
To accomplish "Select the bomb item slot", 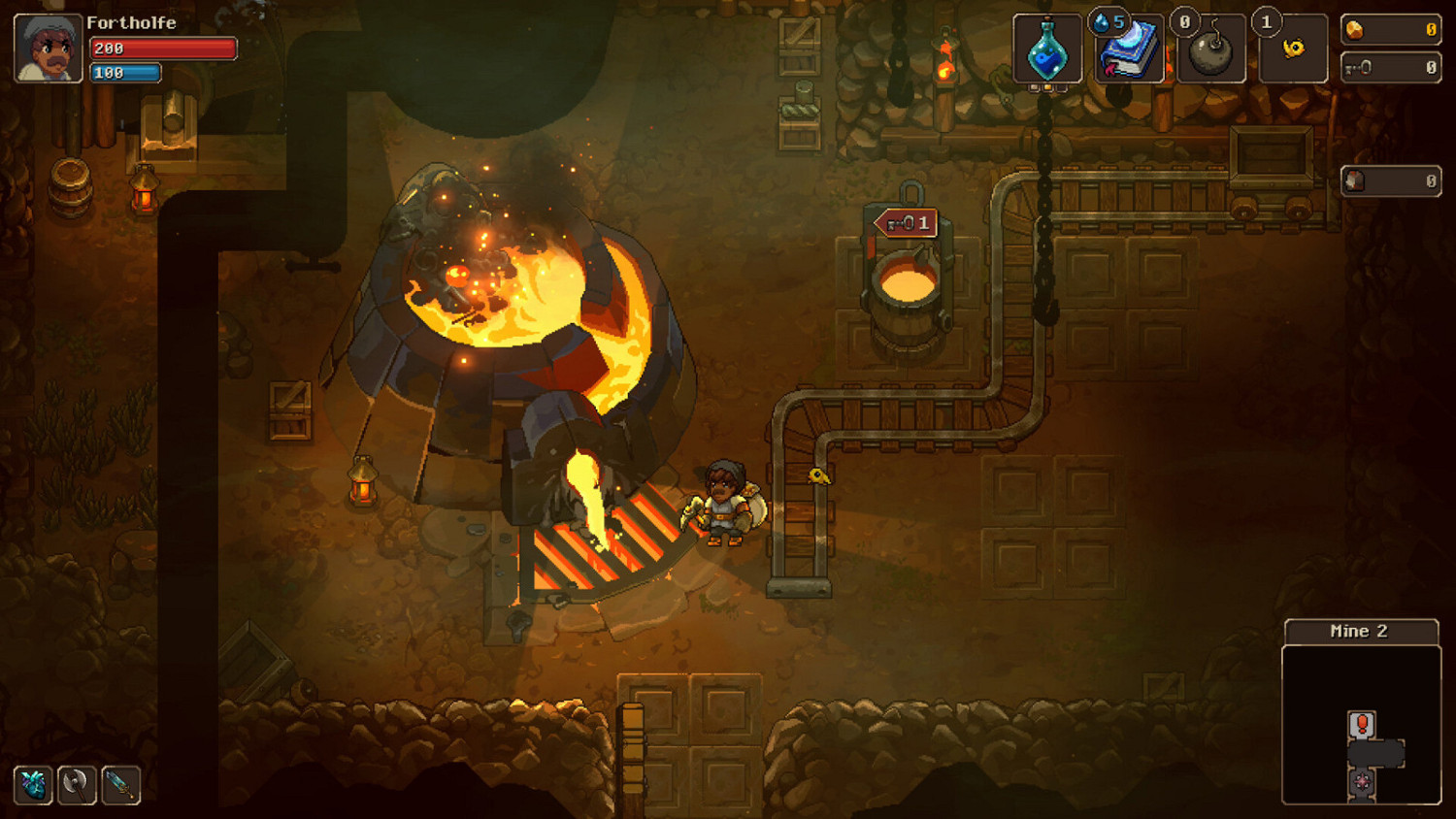I will coord(1210,50).
